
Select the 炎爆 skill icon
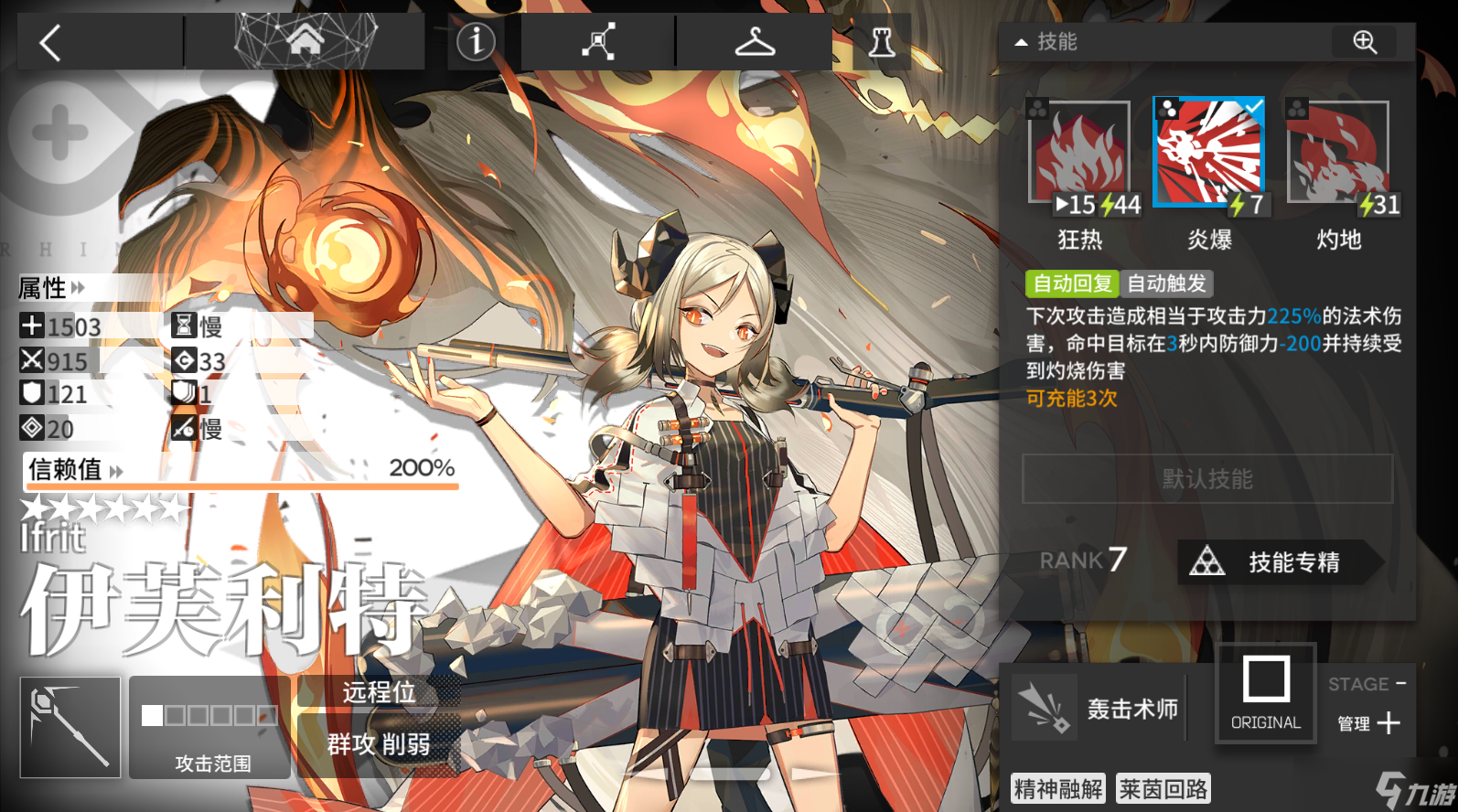click(1209, 152)
